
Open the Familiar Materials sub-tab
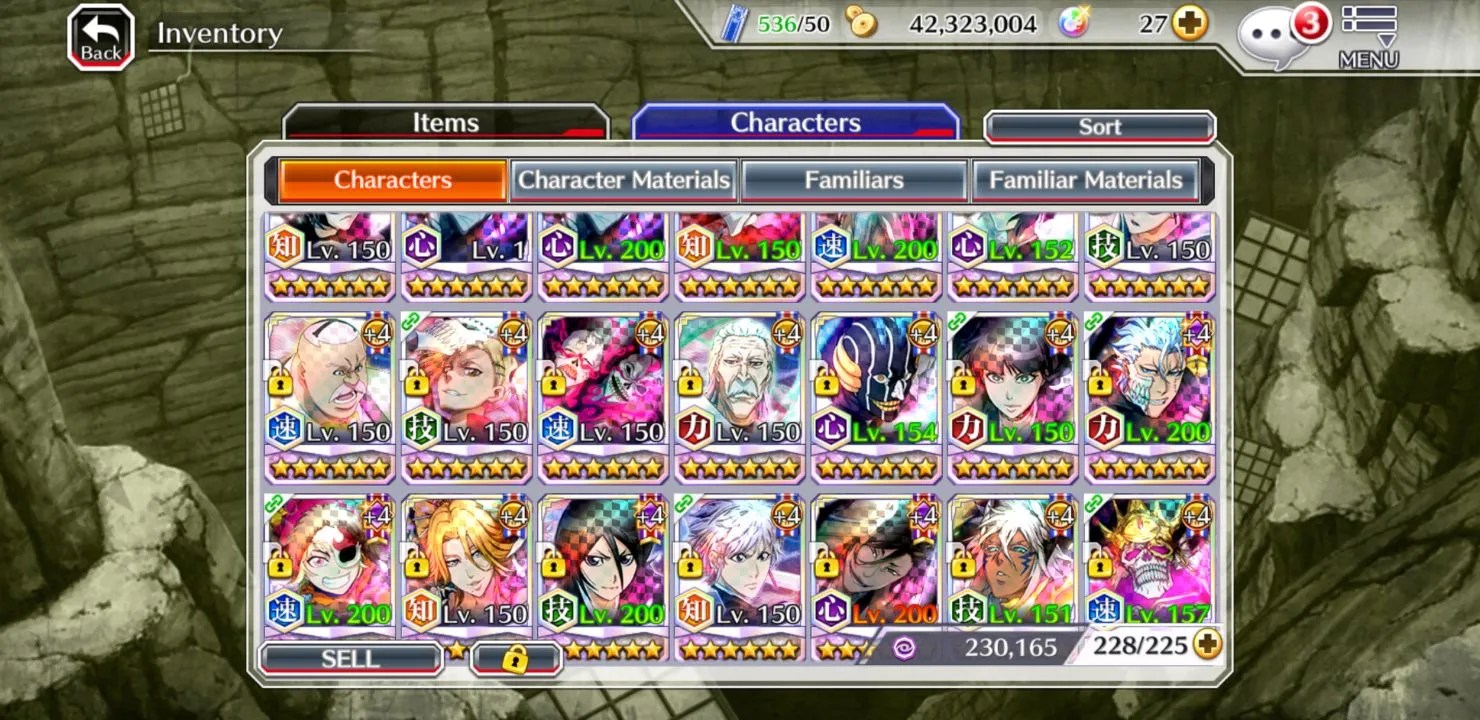pos(1085,181)
